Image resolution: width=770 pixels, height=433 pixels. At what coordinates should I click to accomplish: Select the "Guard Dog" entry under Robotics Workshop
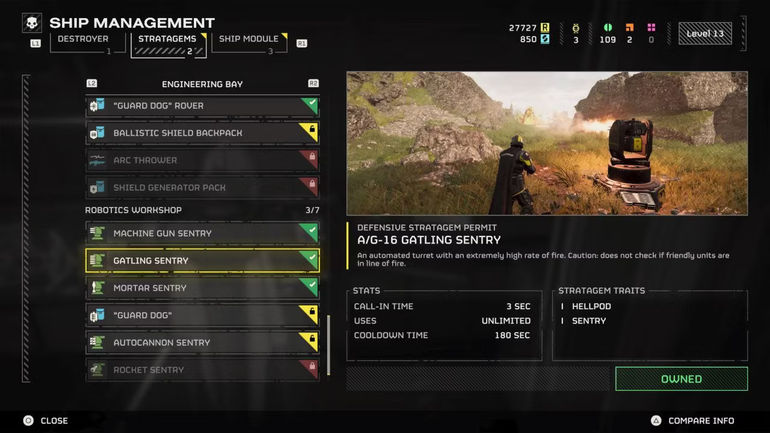pos(202,315)
